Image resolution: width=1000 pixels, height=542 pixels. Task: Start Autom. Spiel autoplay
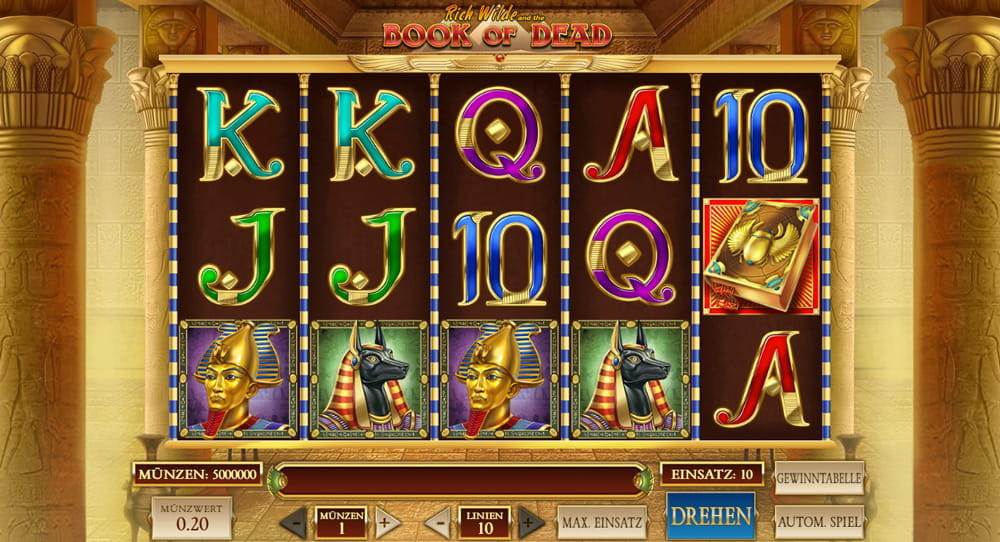[818, 521]
